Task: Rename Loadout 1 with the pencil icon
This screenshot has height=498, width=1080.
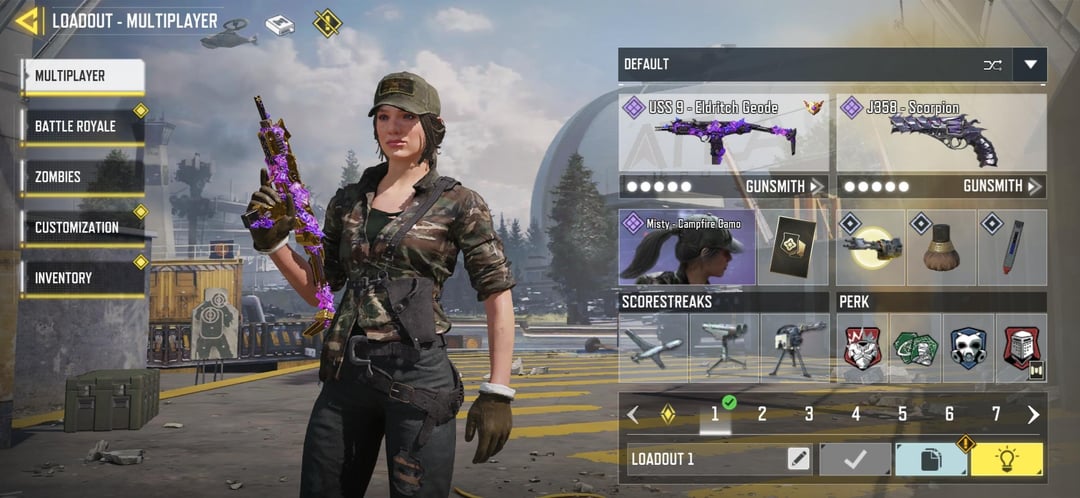Action: (x=798, y=459)
